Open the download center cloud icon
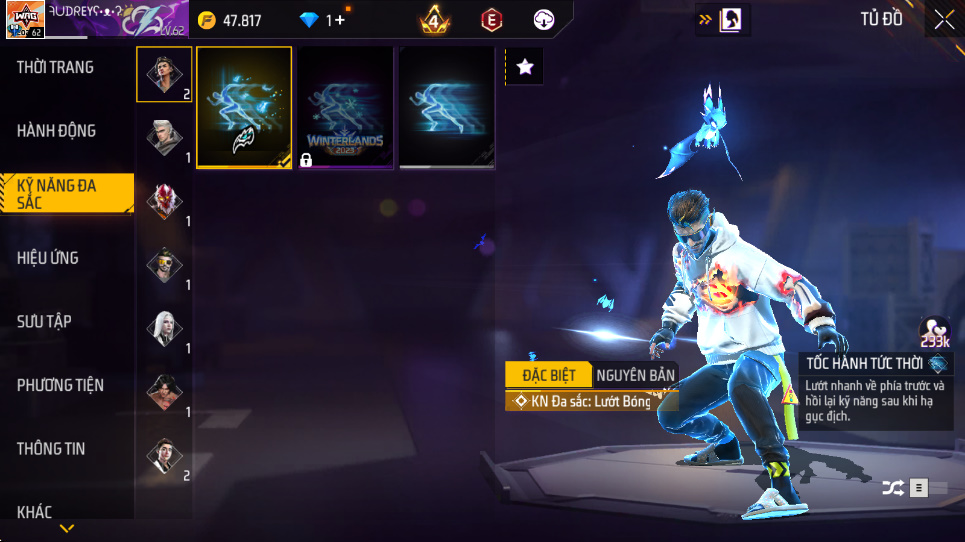Screen dimensions: 965x542 pyautogui.click(x=545, y=19)
